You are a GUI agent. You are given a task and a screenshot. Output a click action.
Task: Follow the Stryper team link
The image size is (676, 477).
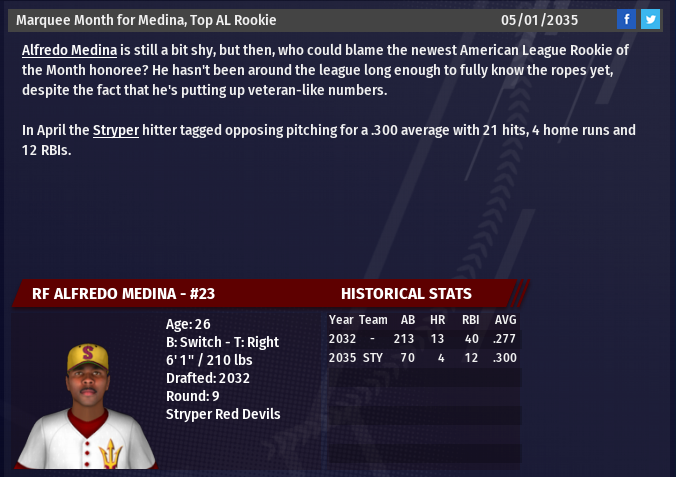[116, 130]
